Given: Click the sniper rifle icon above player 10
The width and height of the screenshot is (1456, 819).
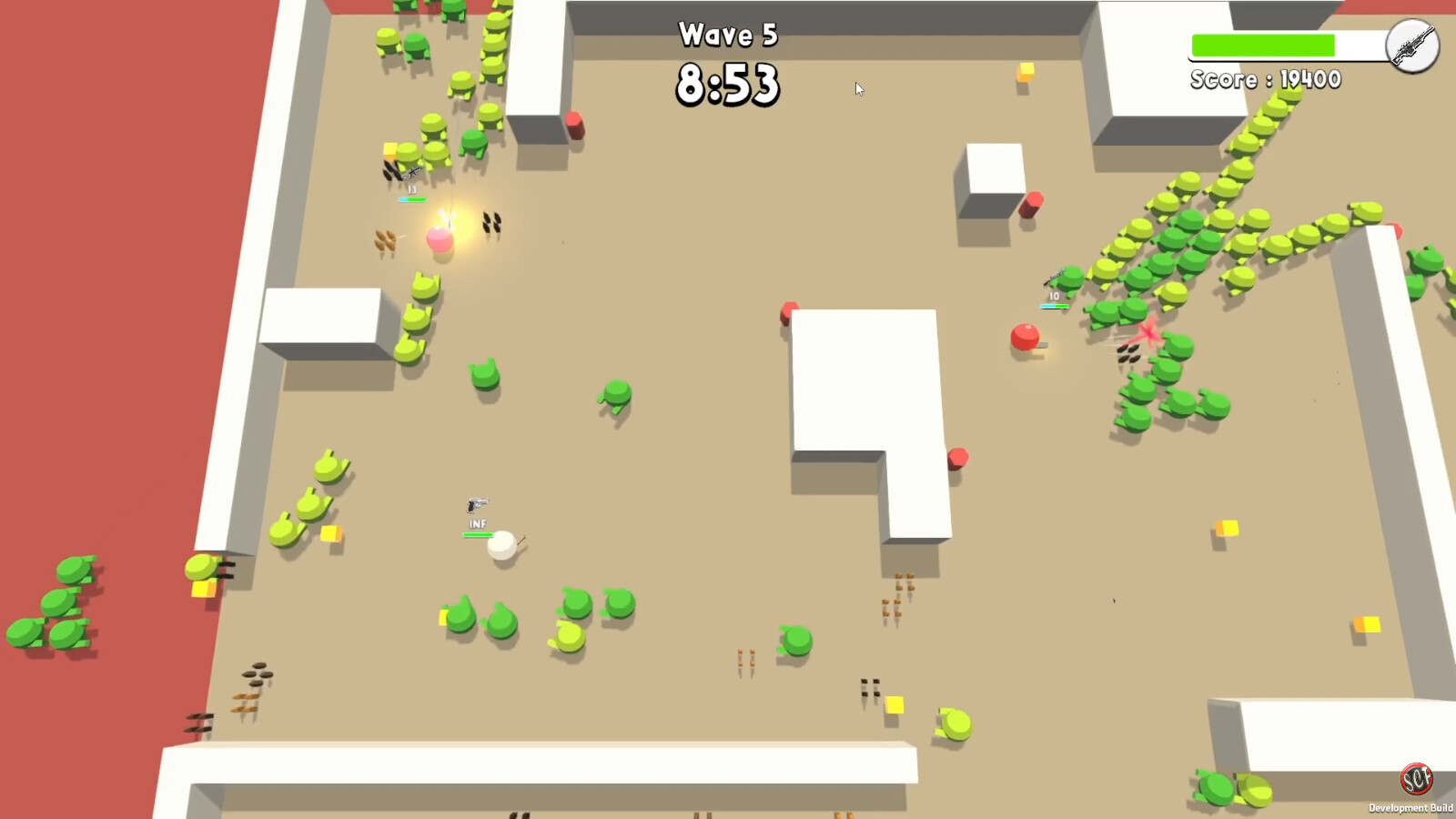Looking at the screenshot, I should [1055, 278].
